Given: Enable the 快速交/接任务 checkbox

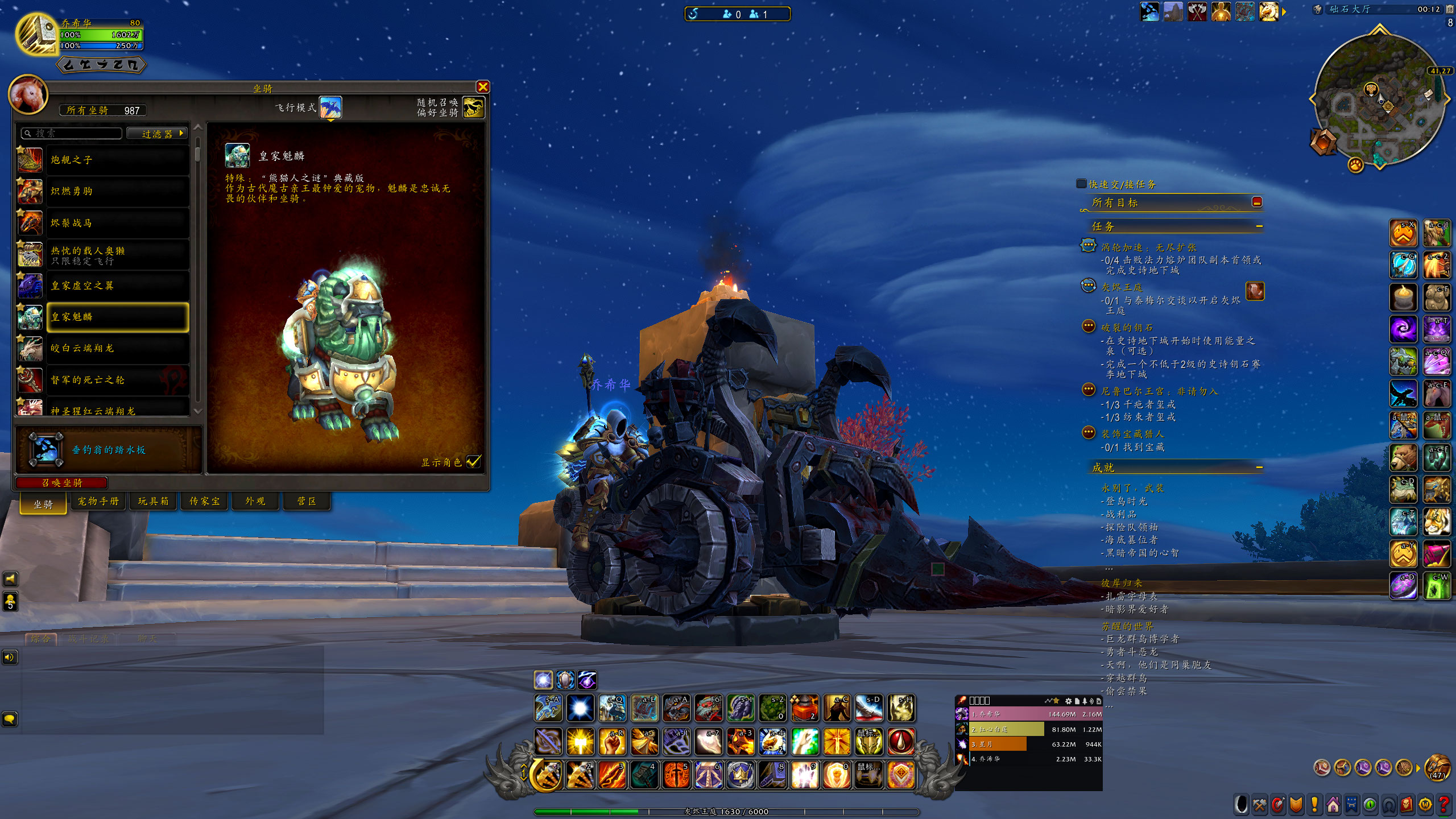Looking at the screenshot, I should pyautogui.click(x=1081, y=184).
